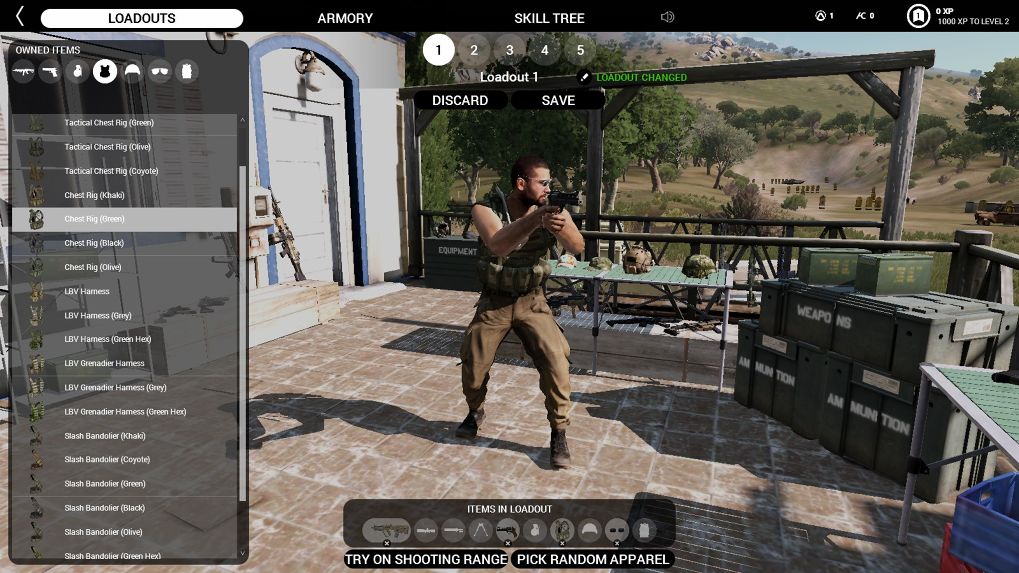Show owned grenades category
This screenshot has width=1019, height=573.
click(x=77, y=71)
